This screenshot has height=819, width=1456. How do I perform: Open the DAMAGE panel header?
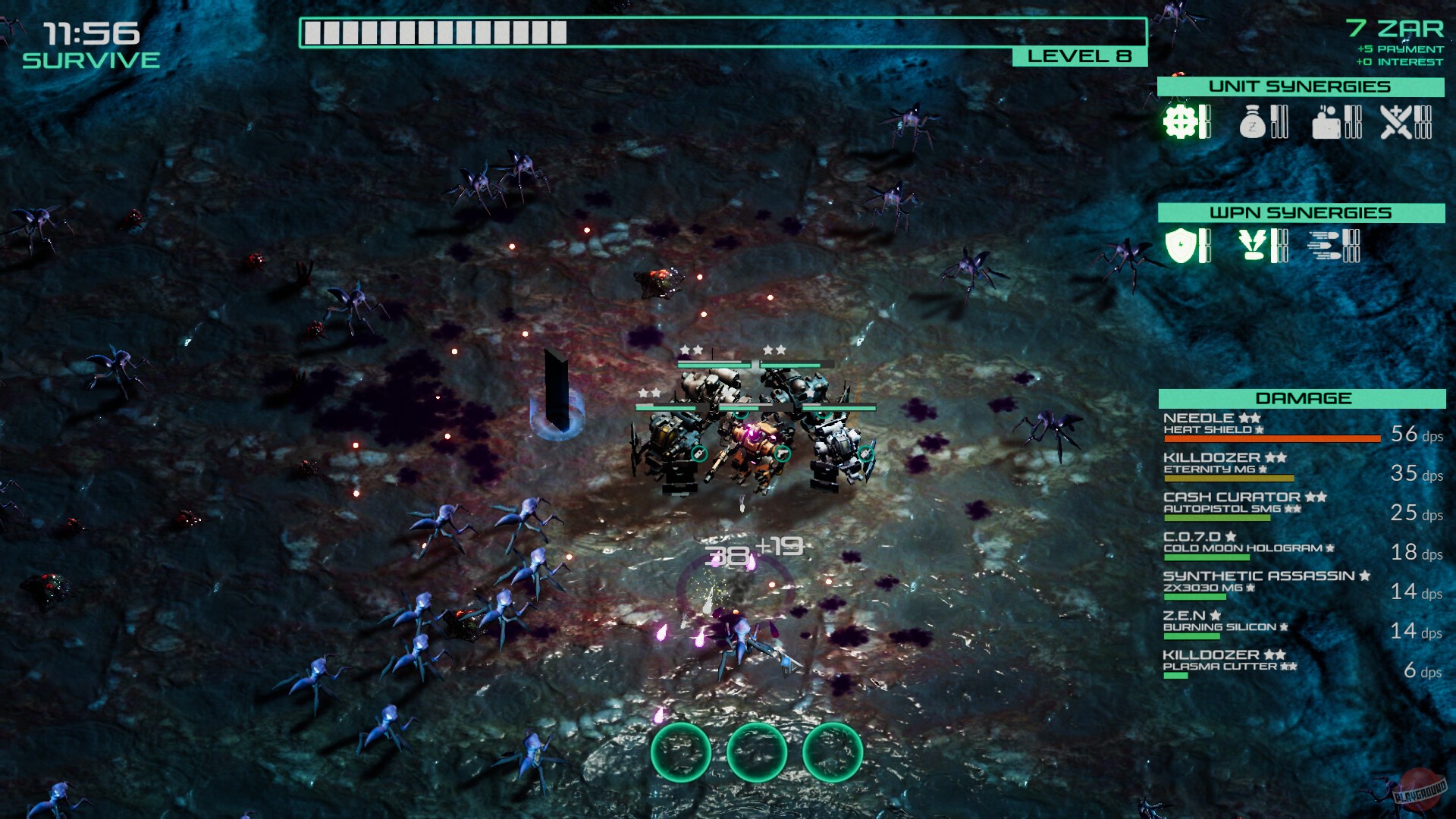(1303, 397)
